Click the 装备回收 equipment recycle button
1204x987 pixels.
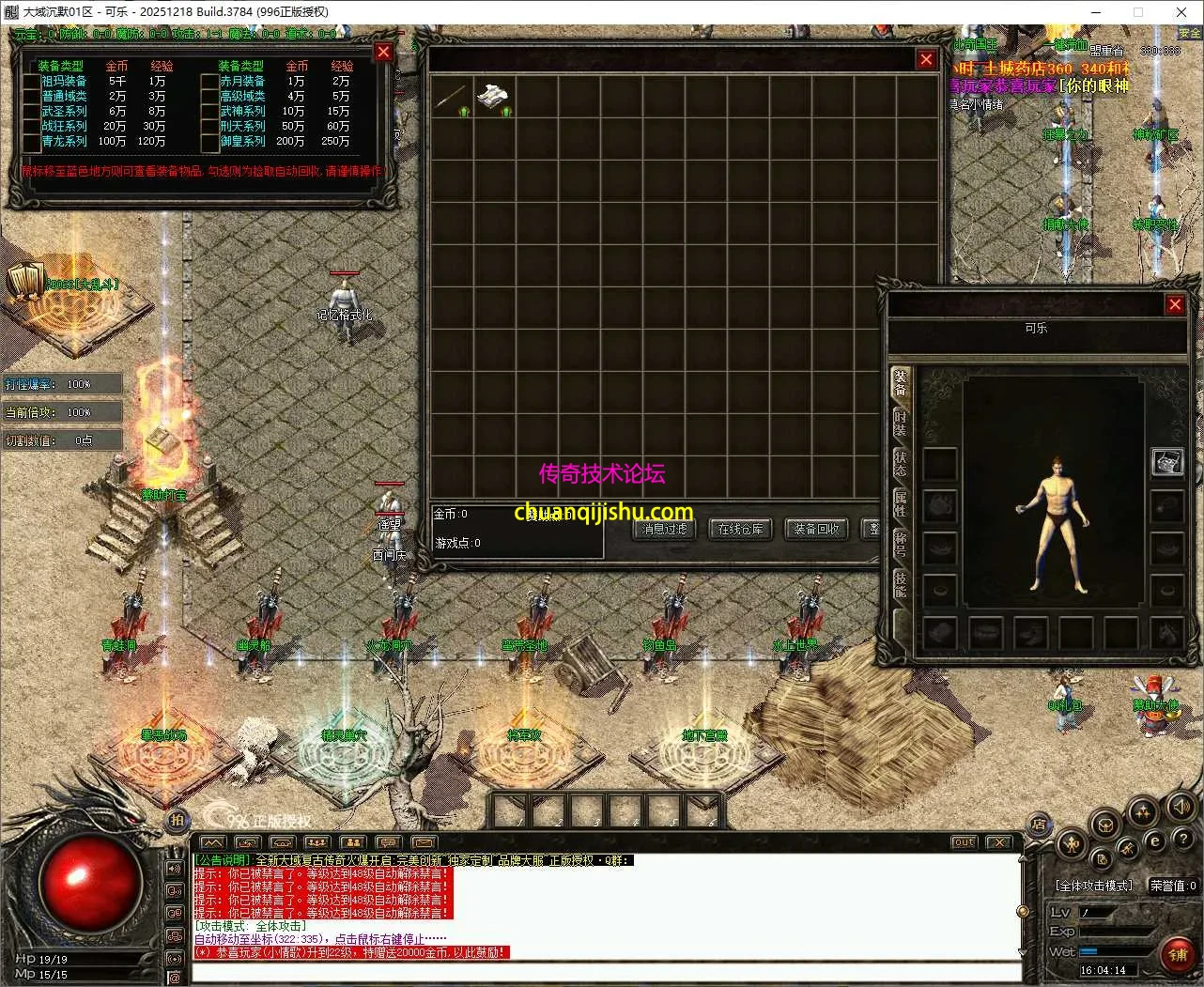coord(815,530)
